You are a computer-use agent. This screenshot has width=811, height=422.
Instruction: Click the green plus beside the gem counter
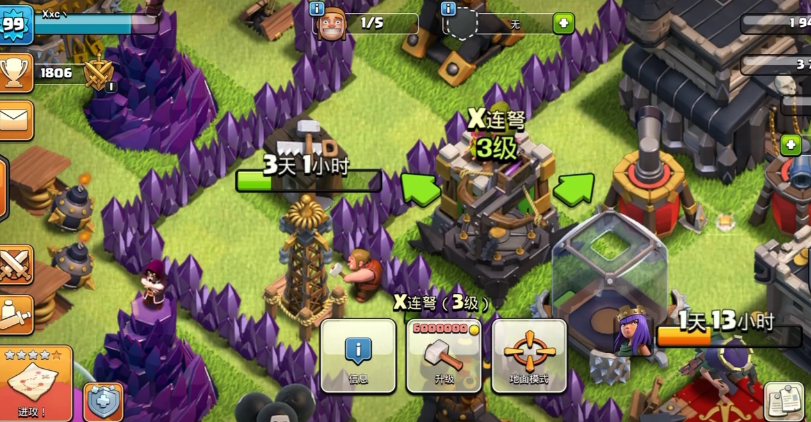click(x=792, y=145)
